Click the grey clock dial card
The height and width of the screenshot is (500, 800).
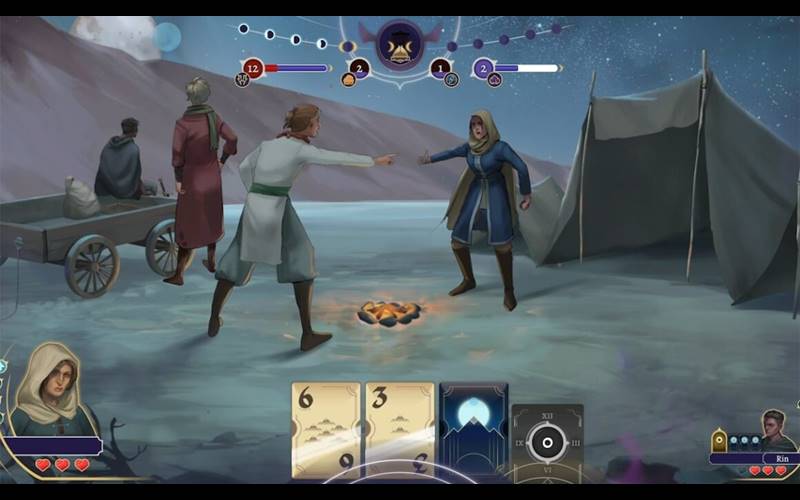coord(547,442)
